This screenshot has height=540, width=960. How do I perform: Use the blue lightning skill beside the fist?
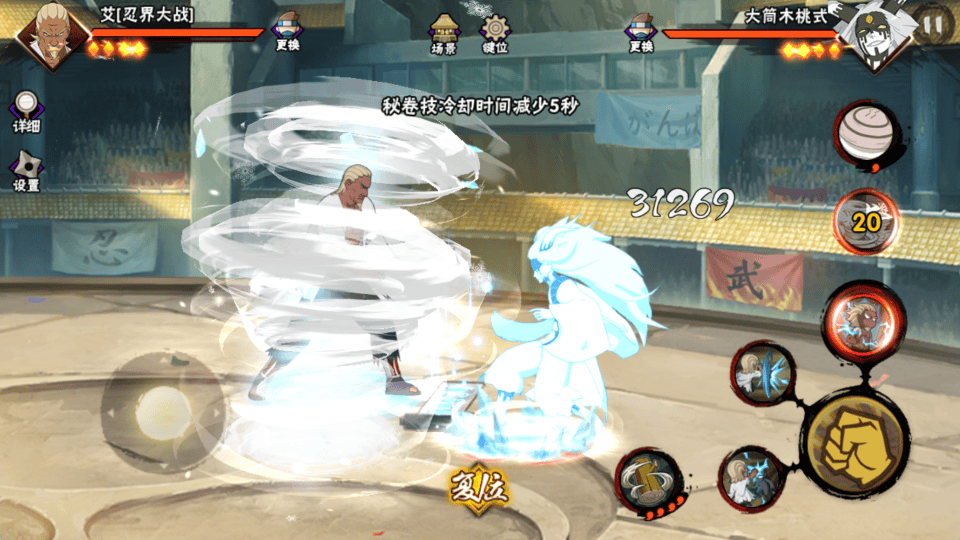coord(751,477)
